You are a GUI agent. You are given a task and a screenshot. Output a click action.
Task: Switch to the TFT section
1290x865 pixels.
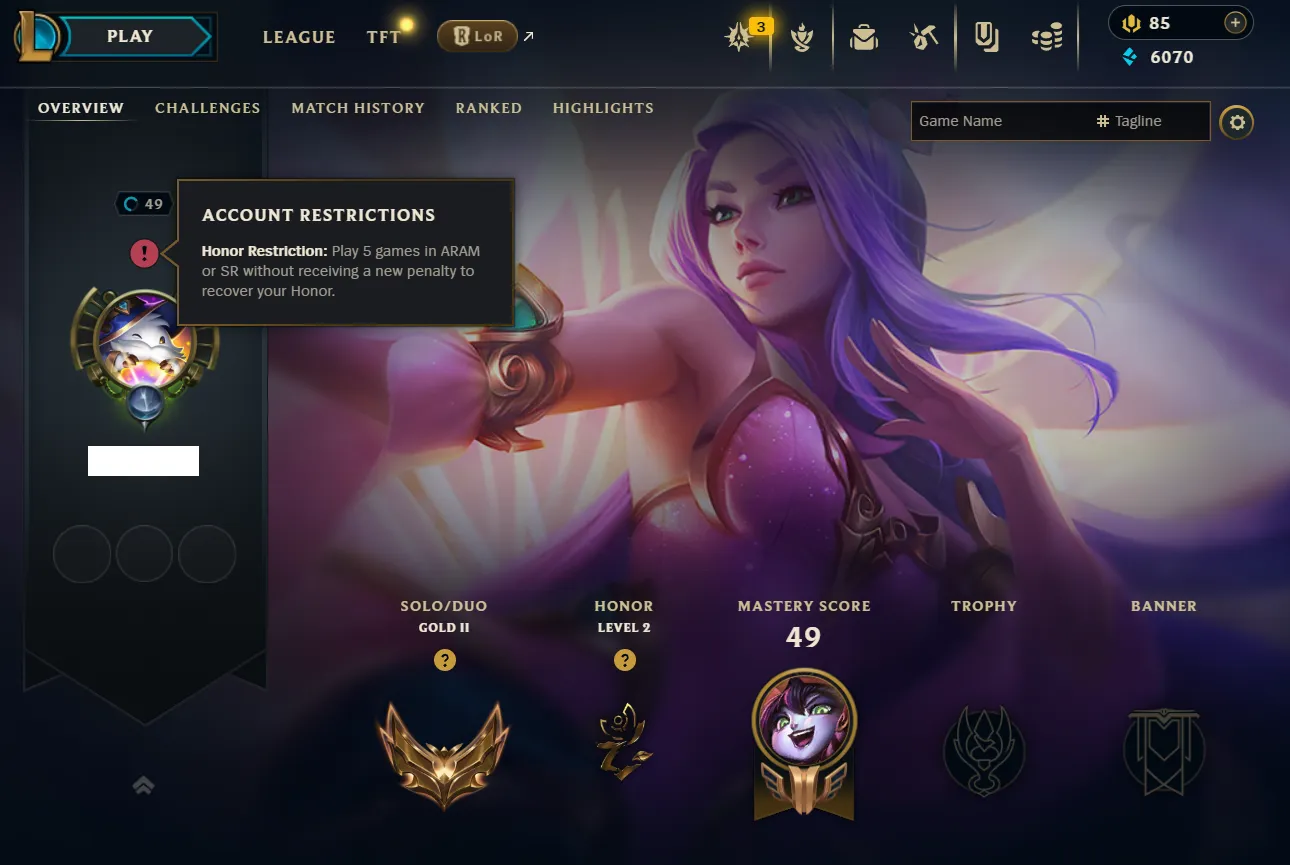pyautogui.click(x=384, y=37)
